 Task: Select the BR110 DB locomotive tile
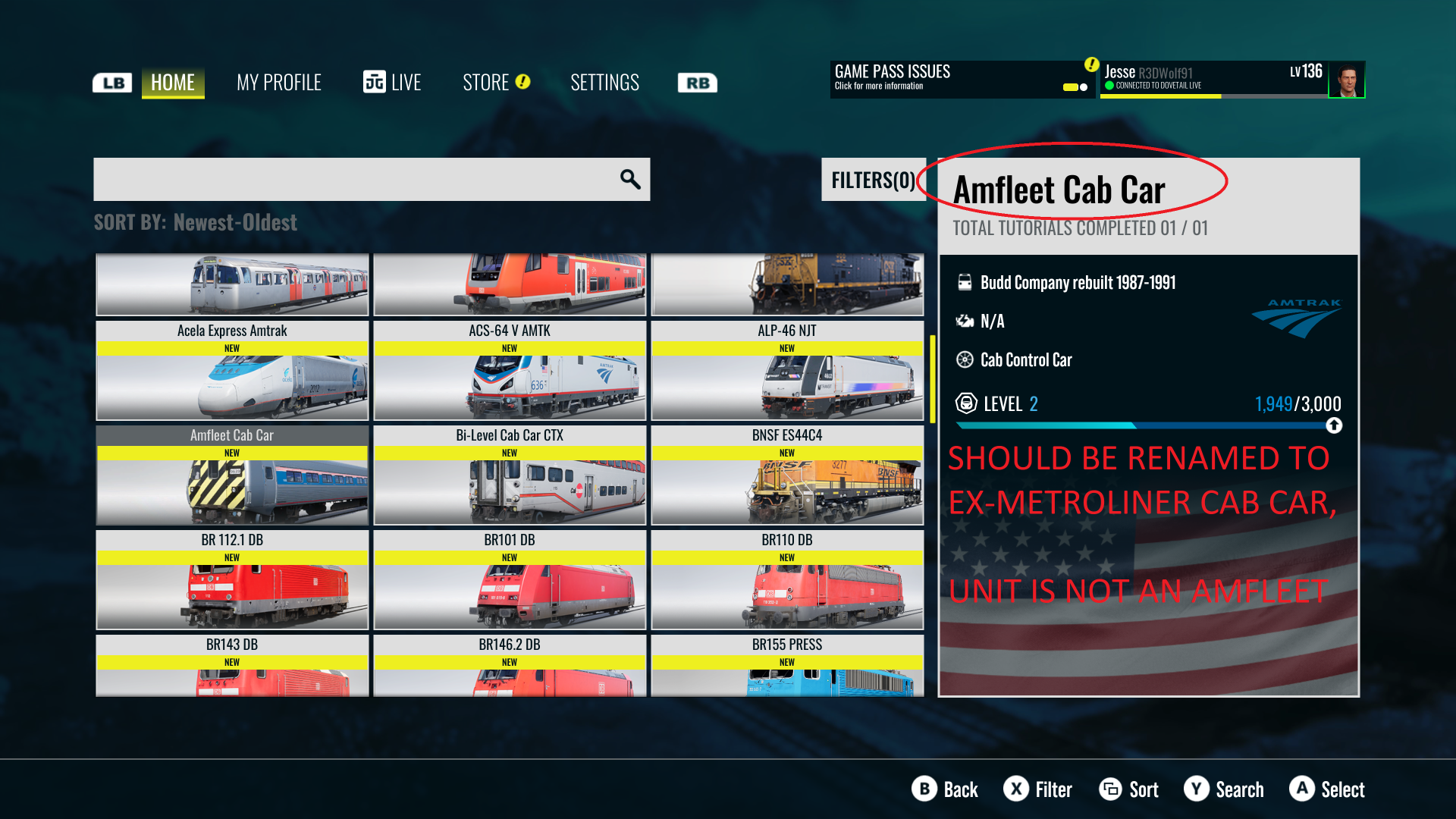click(x=787, y=580)
